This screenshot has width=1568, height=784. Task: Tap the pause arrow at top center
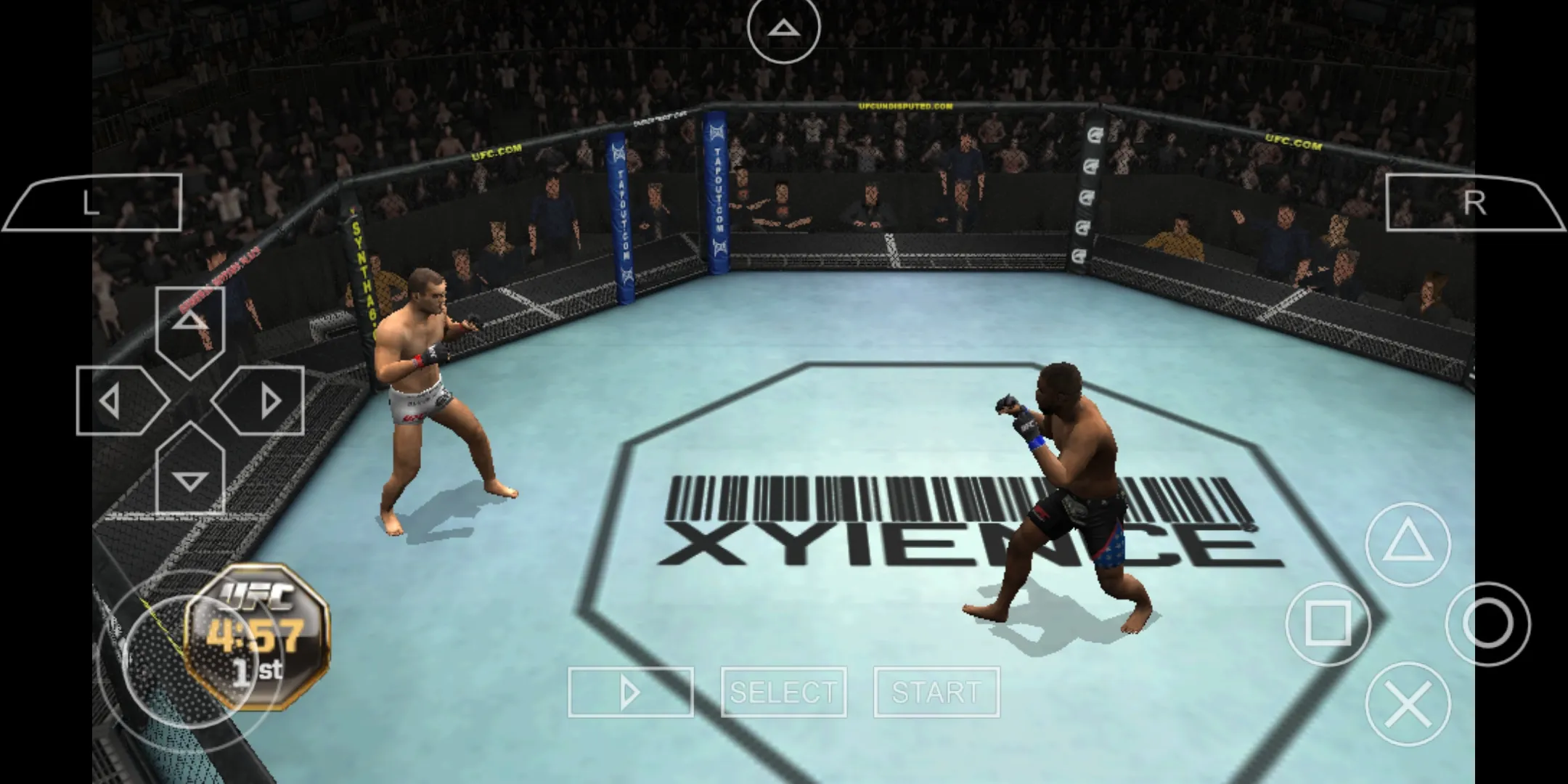point(783,28)
